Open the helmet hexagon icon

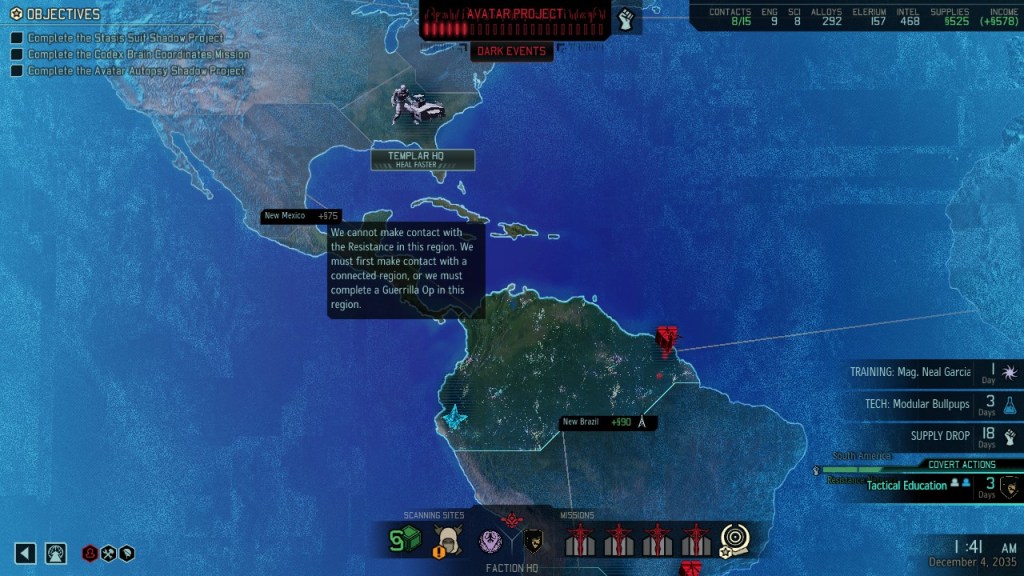click(127, 553)
